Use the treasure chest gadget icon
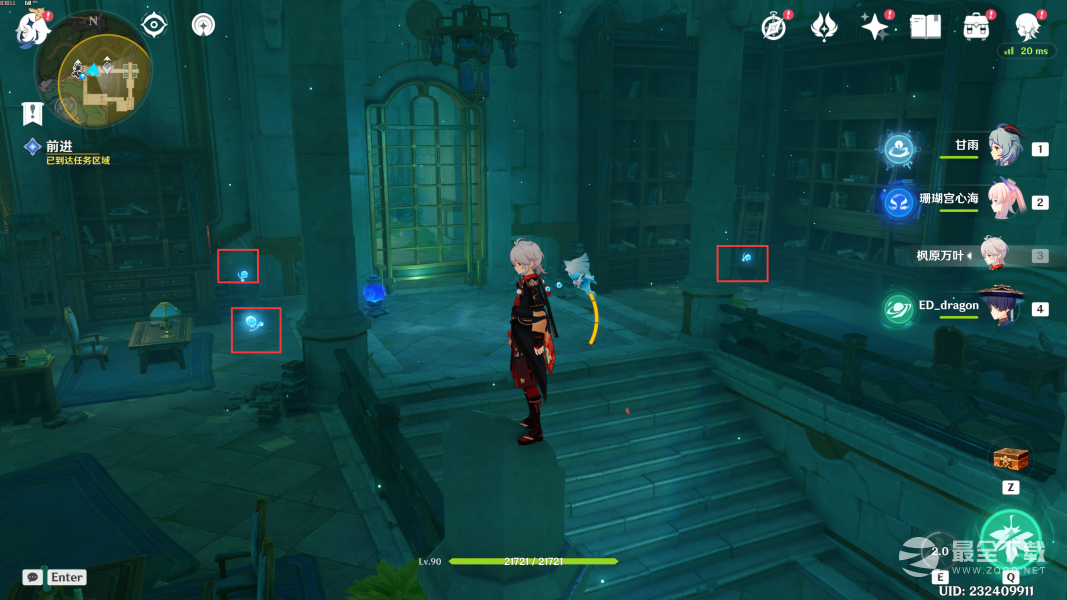The height and width of the screenshot is (600, 1067). coord(1010,461)
